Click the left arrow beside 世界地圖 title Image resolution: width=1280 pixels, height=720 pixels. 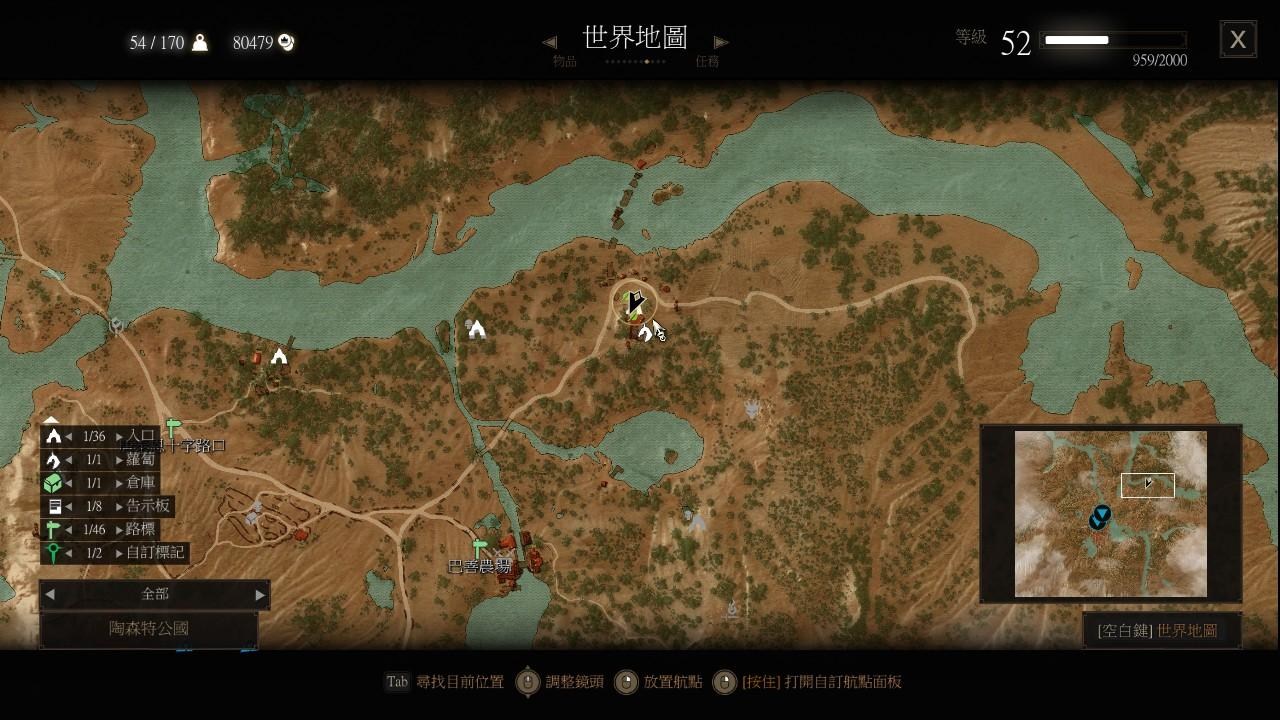[x=549, y=40]
